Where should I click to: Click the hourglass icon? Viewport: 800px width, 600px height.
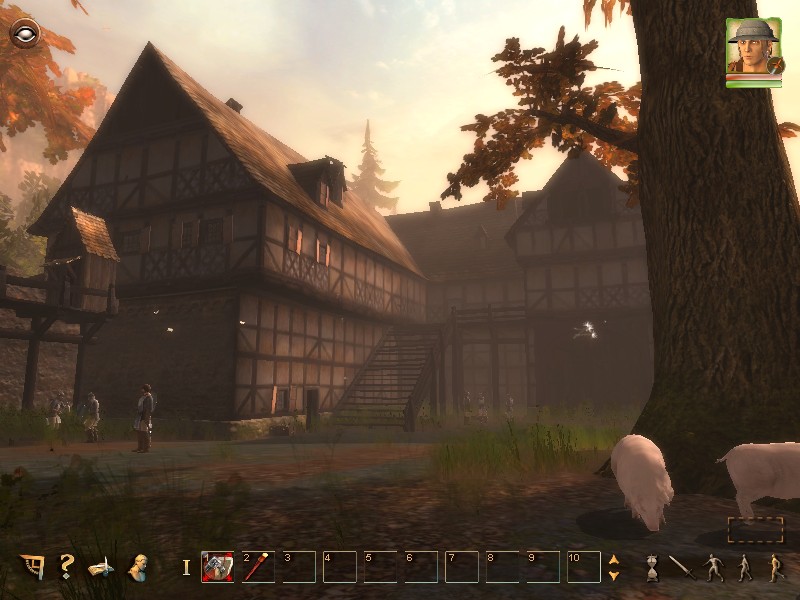[651, 567]
